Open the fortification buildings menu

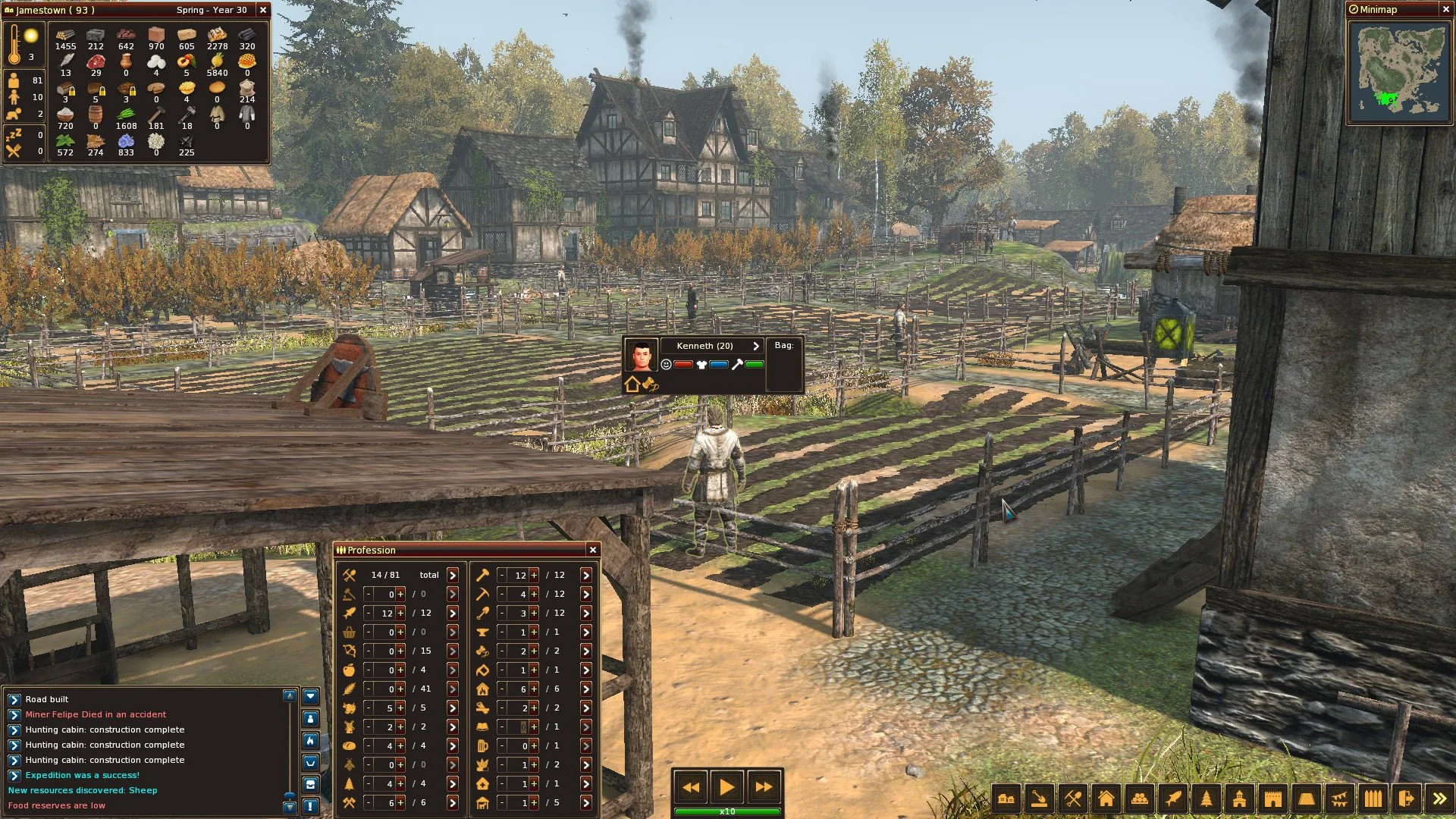tap(1273, 798)
